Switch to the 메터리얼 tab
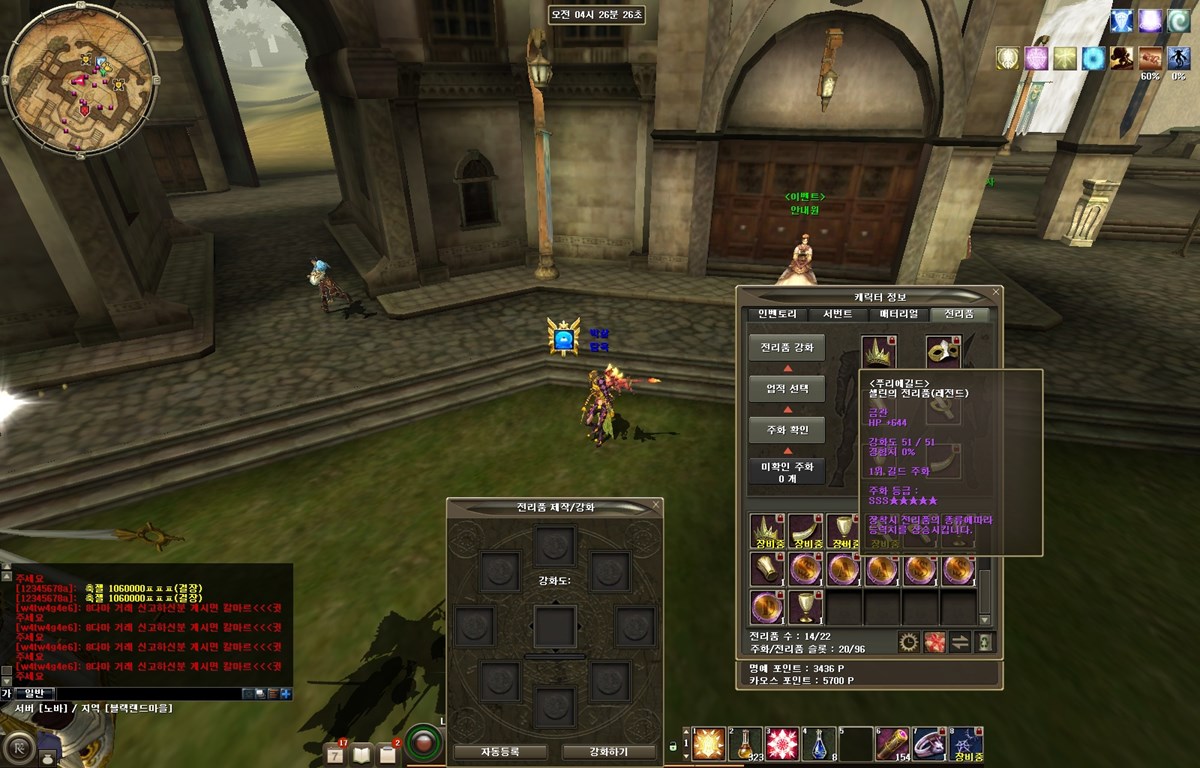 tap(898, 314)
